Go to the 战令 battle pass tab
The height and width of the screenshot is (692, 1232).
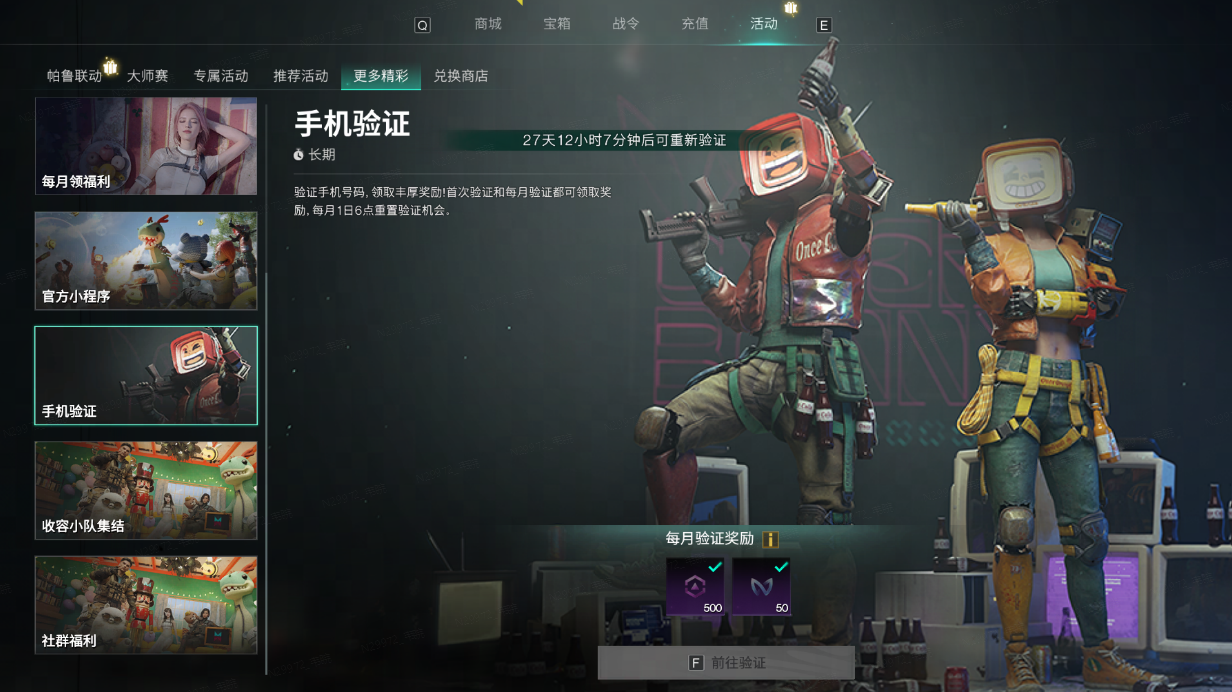626,24
